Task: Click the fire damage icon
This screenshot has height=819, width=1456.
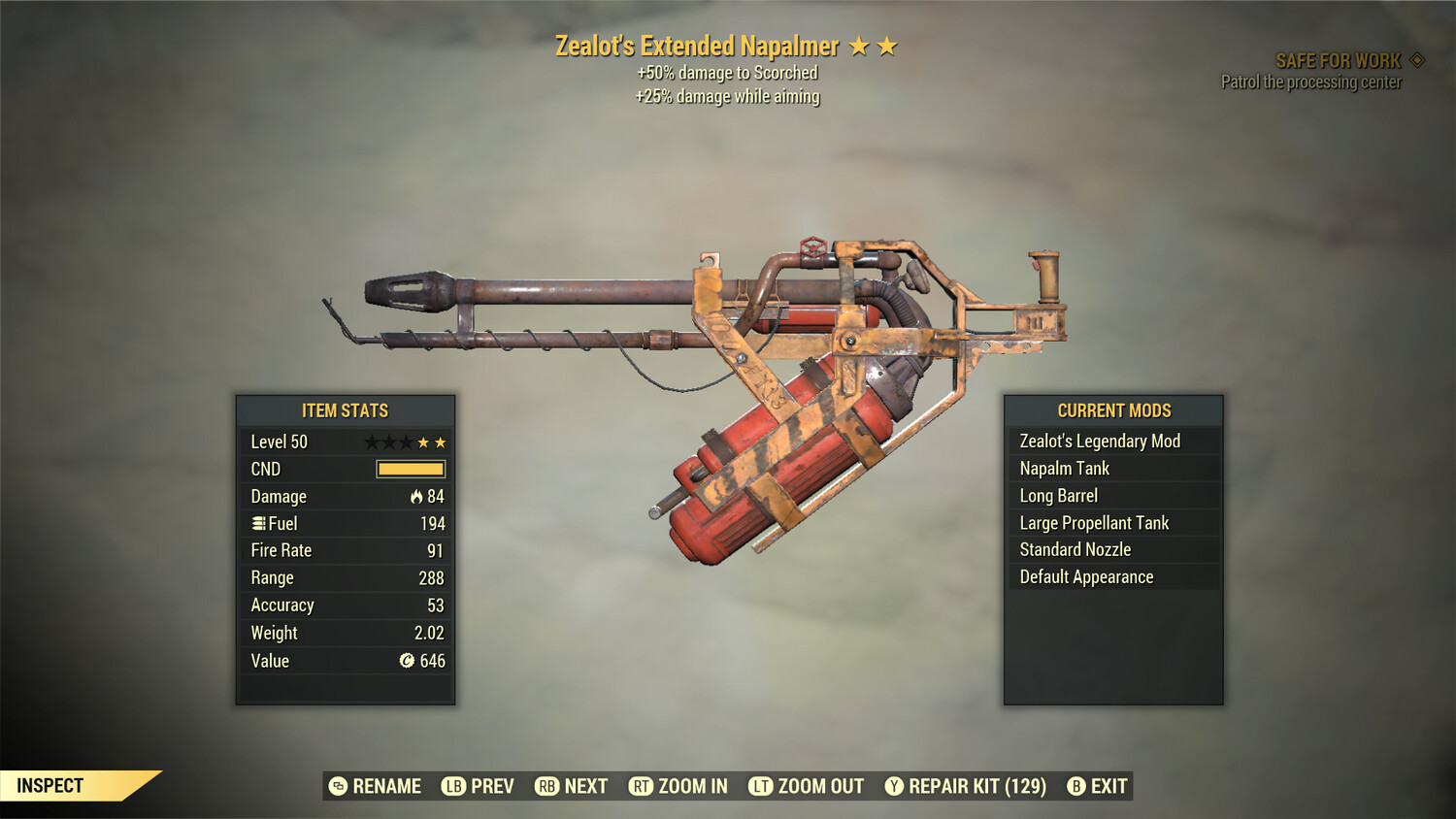Action: point(417,496)
